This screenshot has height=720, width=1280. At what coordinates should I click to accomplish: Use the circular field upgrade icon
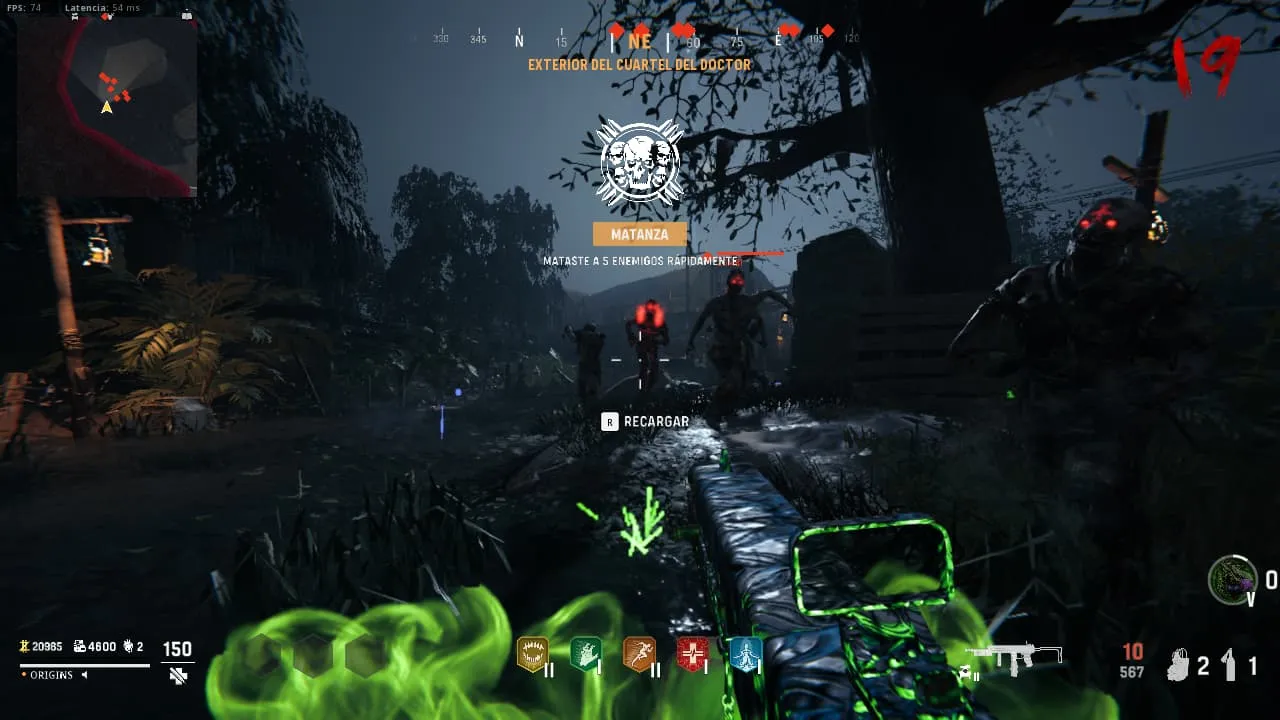1232,579
